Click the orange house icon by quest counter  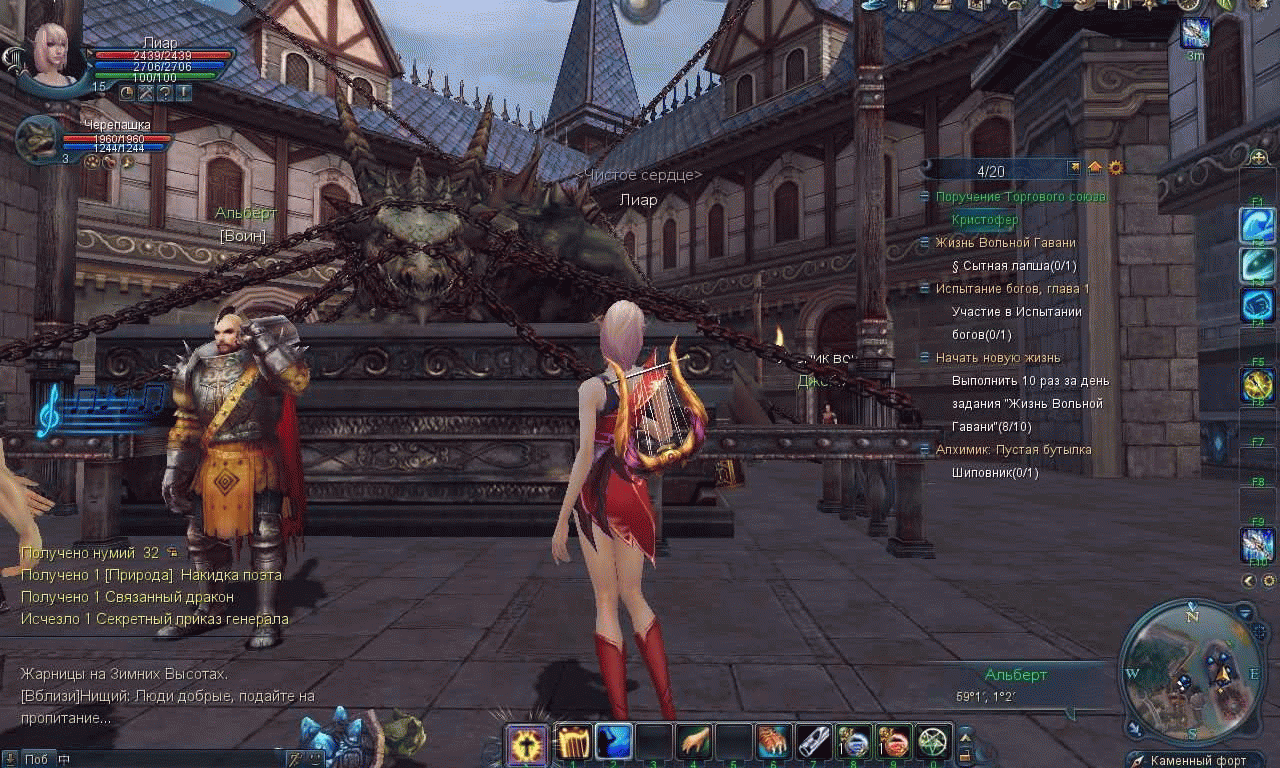pyautogui.click(x=1095, y=168)
